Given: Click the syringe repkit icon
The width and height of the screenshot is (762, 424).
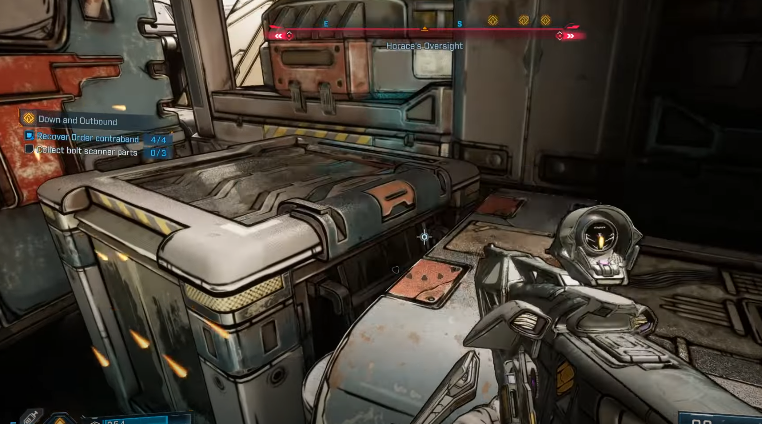Looking at the screenshot, I should click(x=31, y=416).
